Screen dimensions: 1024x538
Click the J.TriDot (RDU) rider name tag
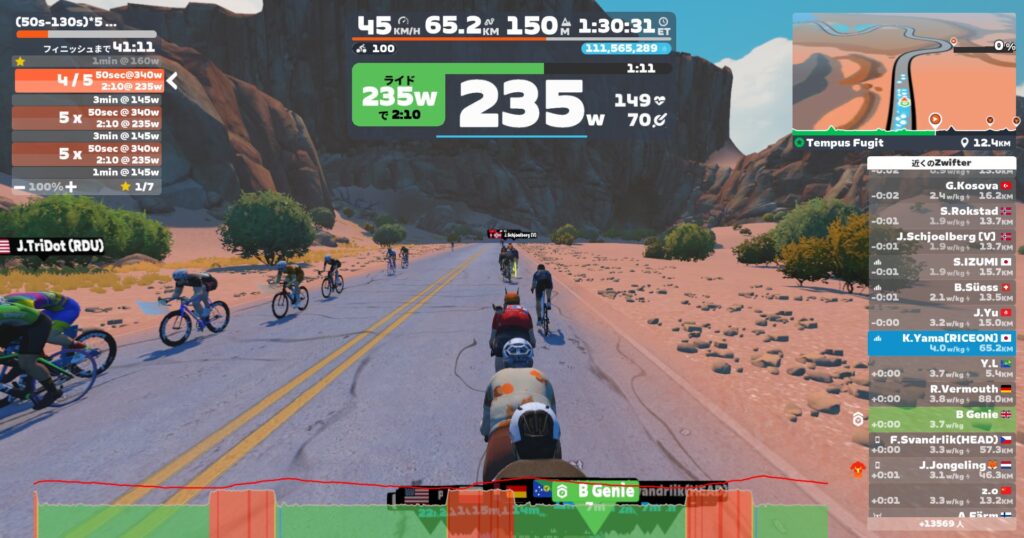tap(60, 246)
